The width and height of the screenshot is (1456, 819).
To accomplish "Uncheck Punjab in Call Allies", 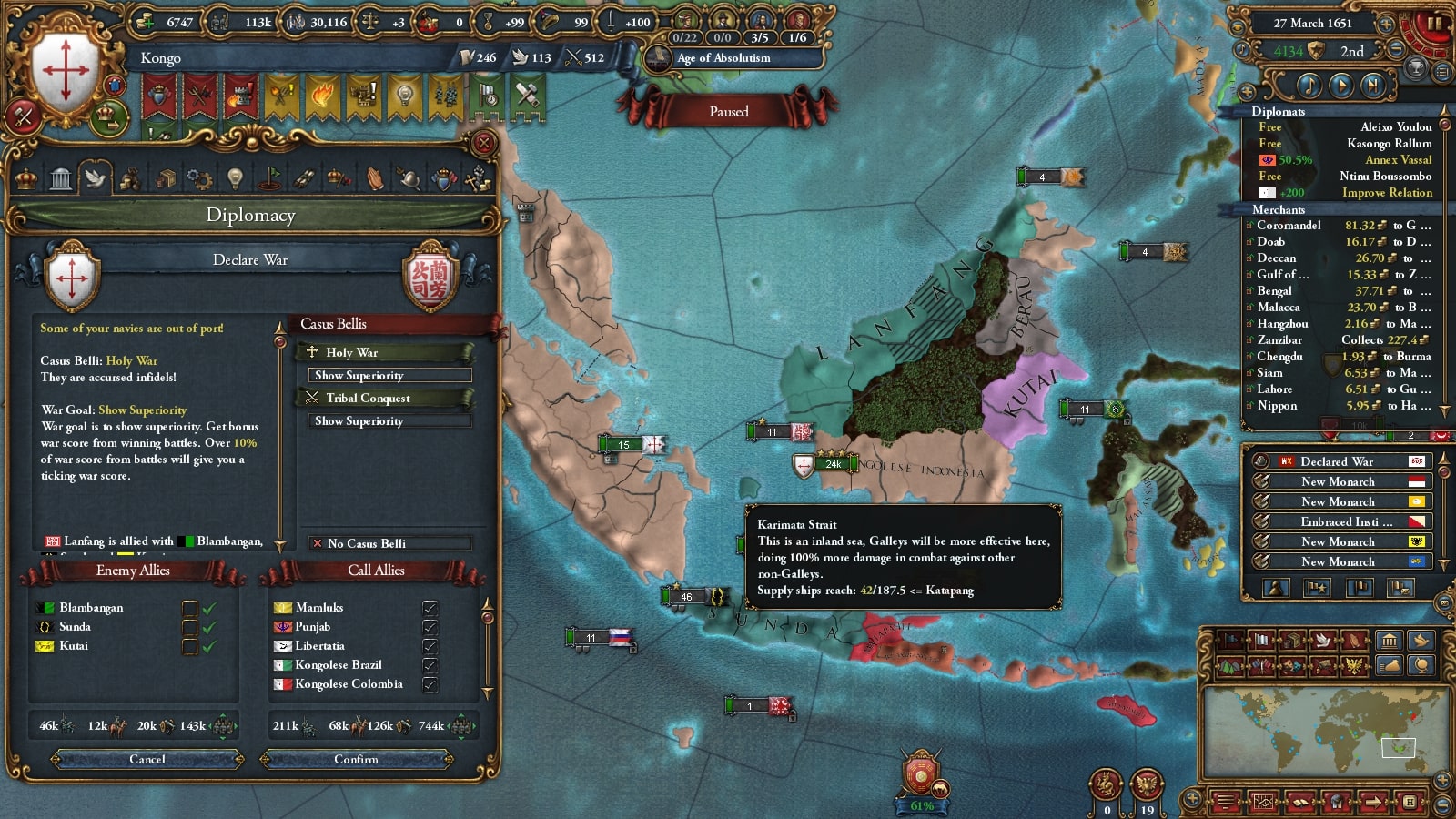I will tap(430, 627).
